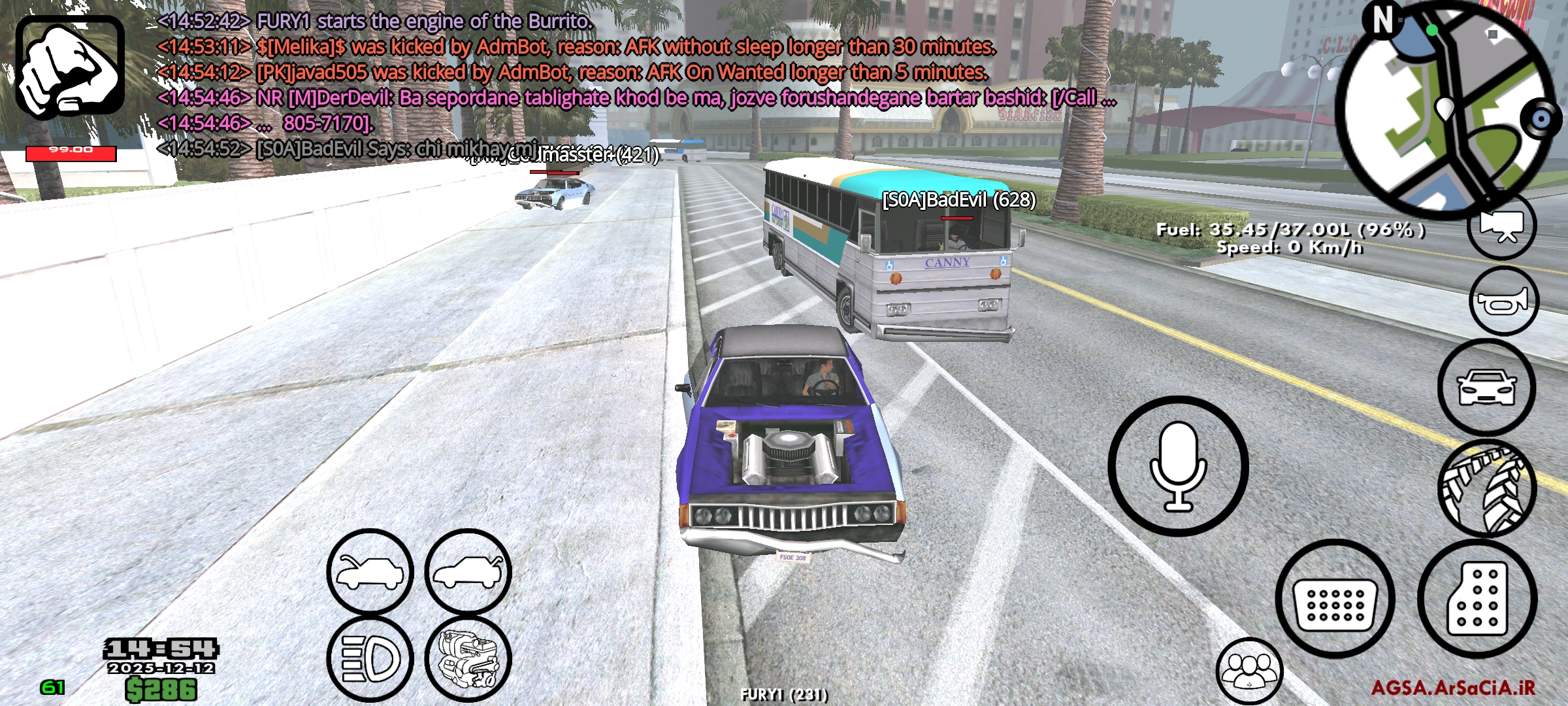Toggle the car trunk button
The image size is (1568, 706).
468,572
